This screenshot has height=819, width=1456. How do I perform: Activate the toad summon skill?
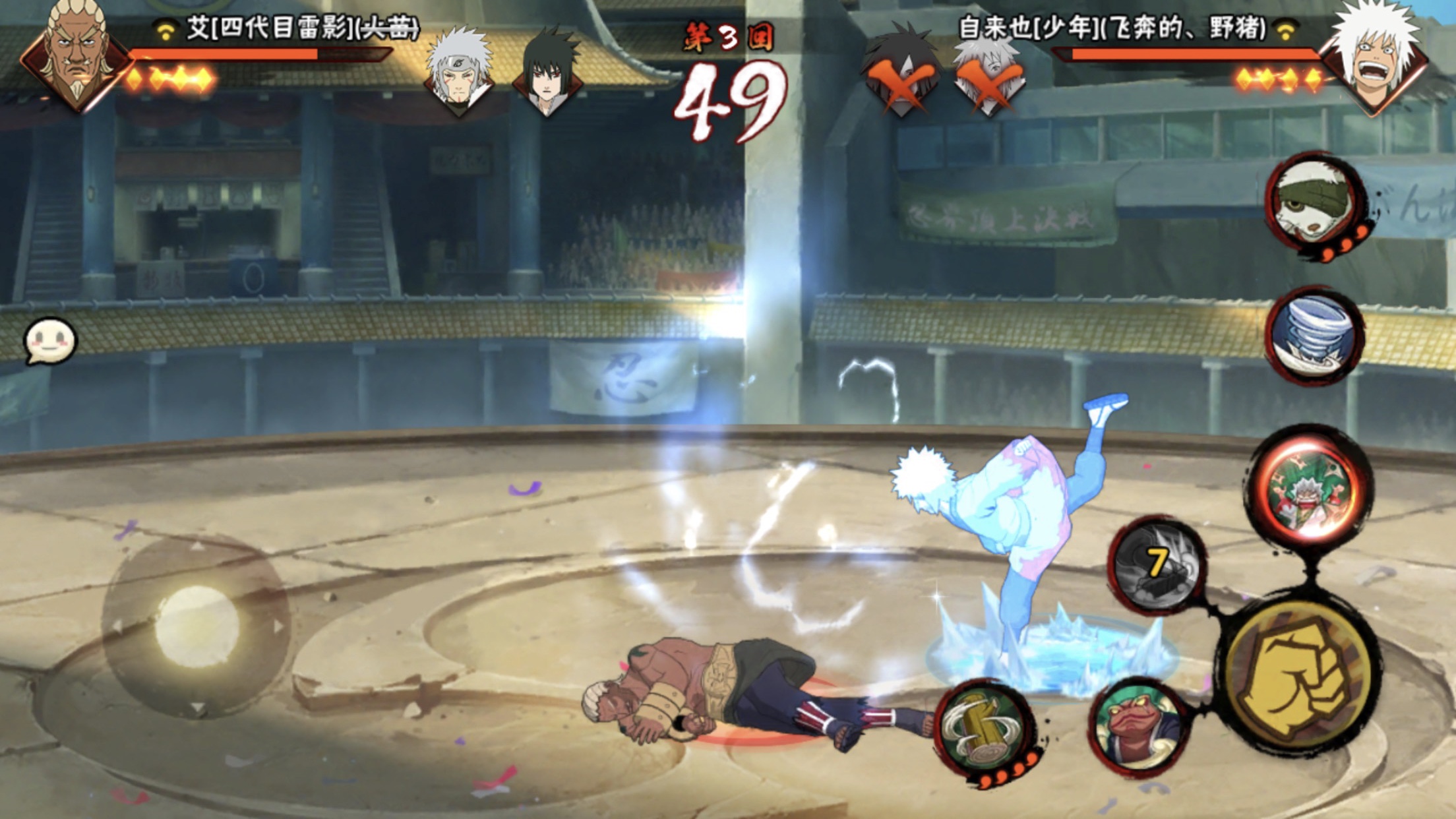click(x=1139, y=727)
